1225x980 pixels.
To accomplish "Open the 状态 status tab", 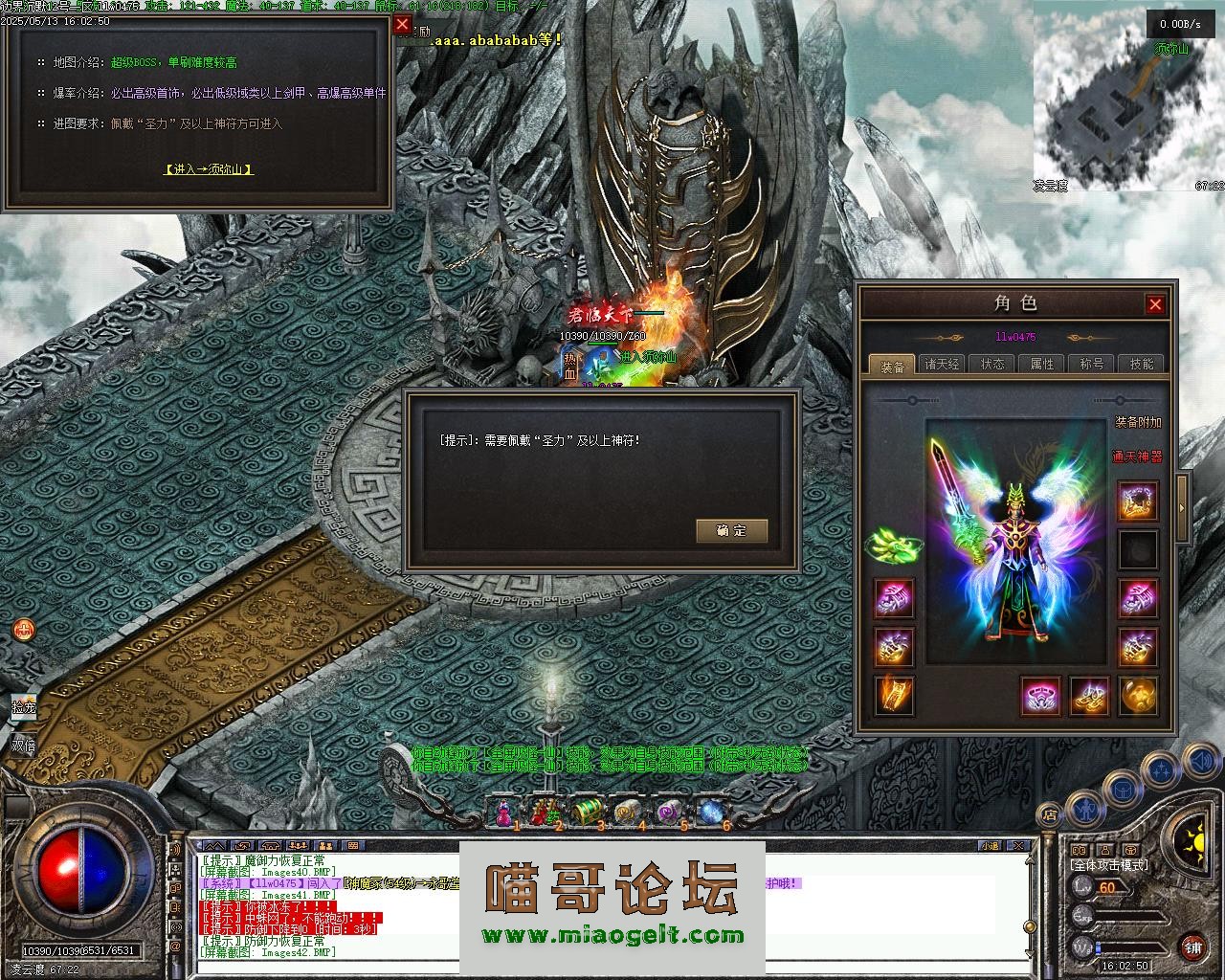I will click(992, 365).
